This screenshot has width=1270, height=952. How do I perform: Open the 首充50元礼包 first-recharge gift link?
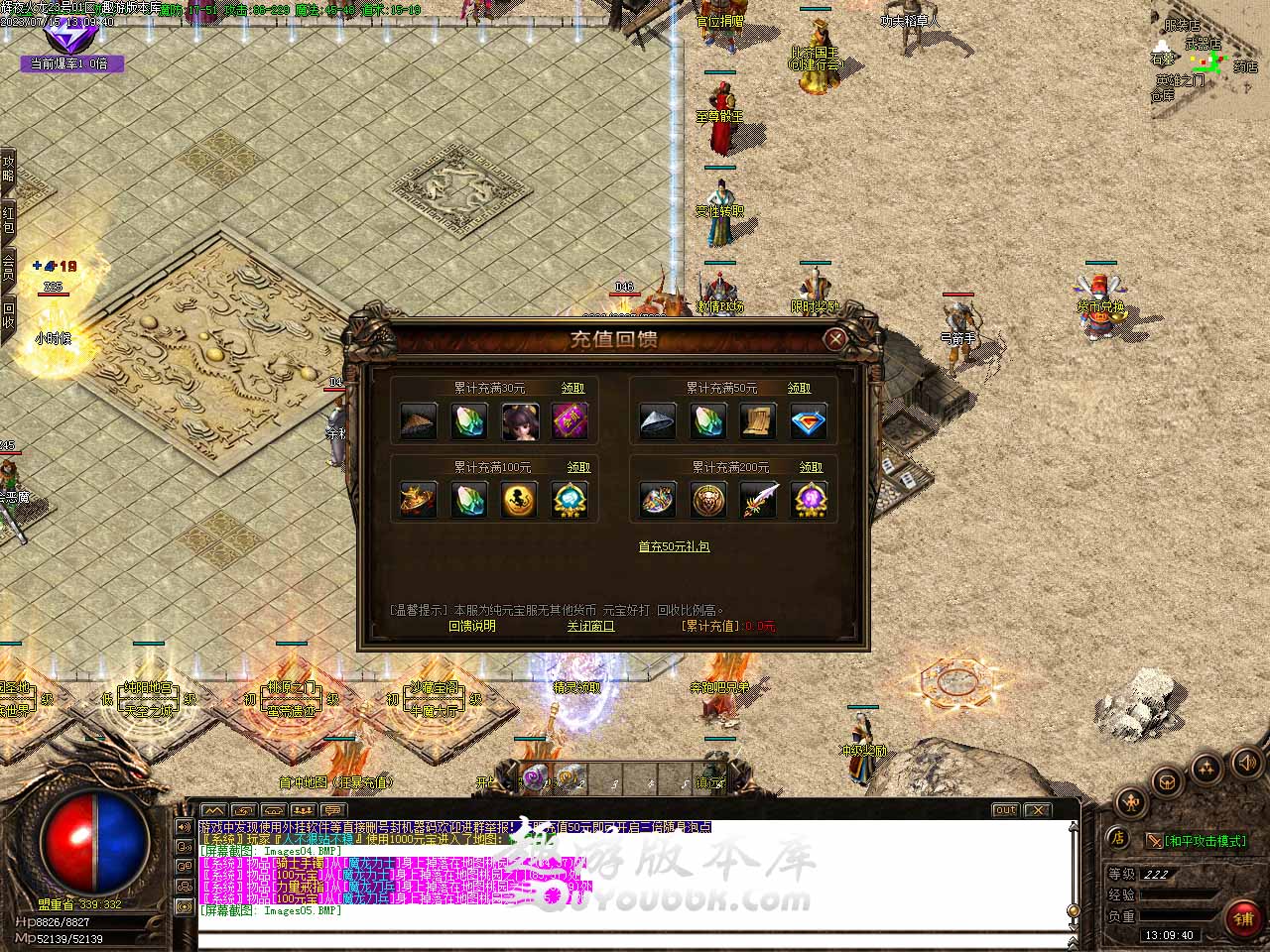674,546
